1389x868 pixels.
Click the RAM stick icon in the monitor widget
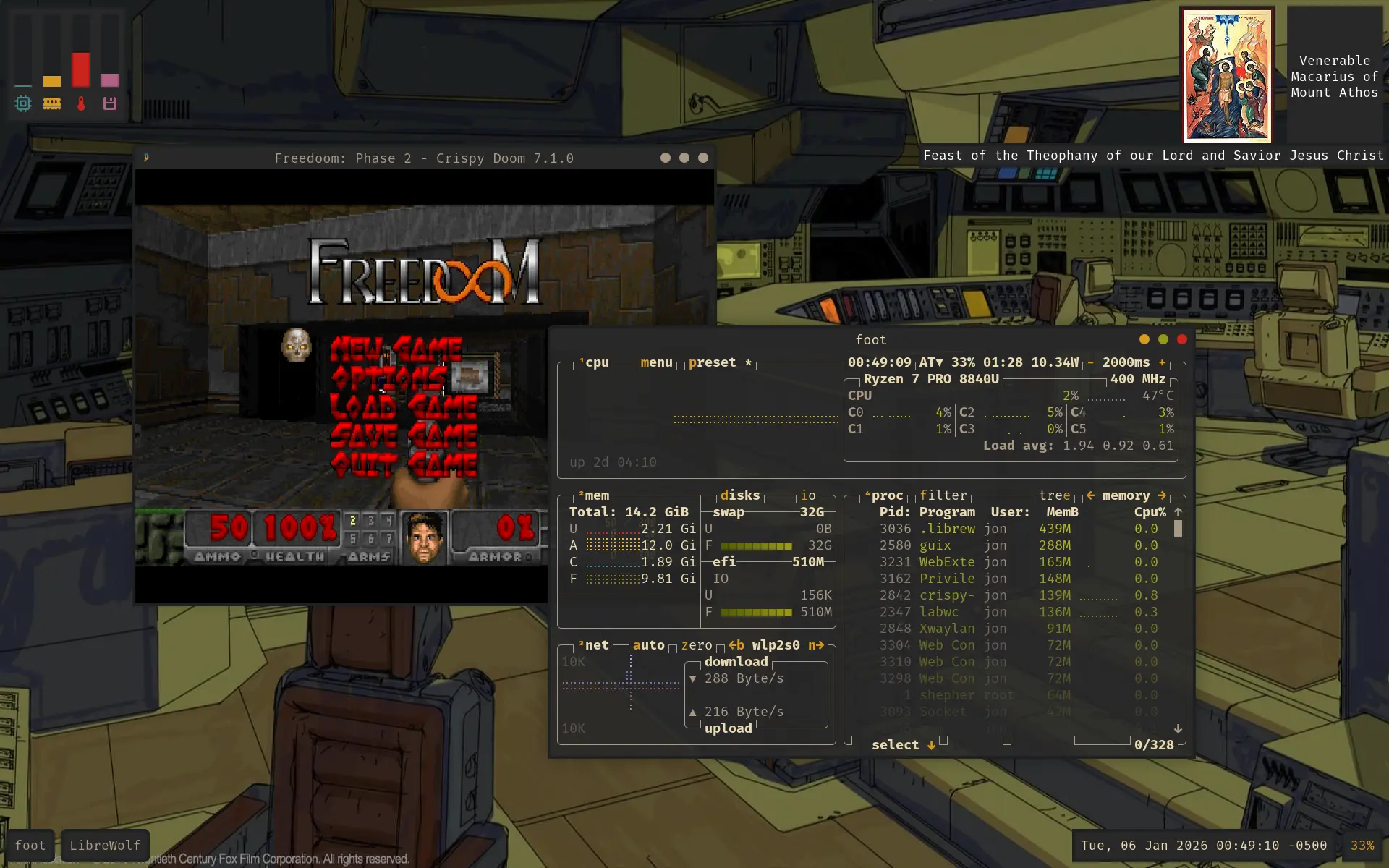(x=51, y=103)
